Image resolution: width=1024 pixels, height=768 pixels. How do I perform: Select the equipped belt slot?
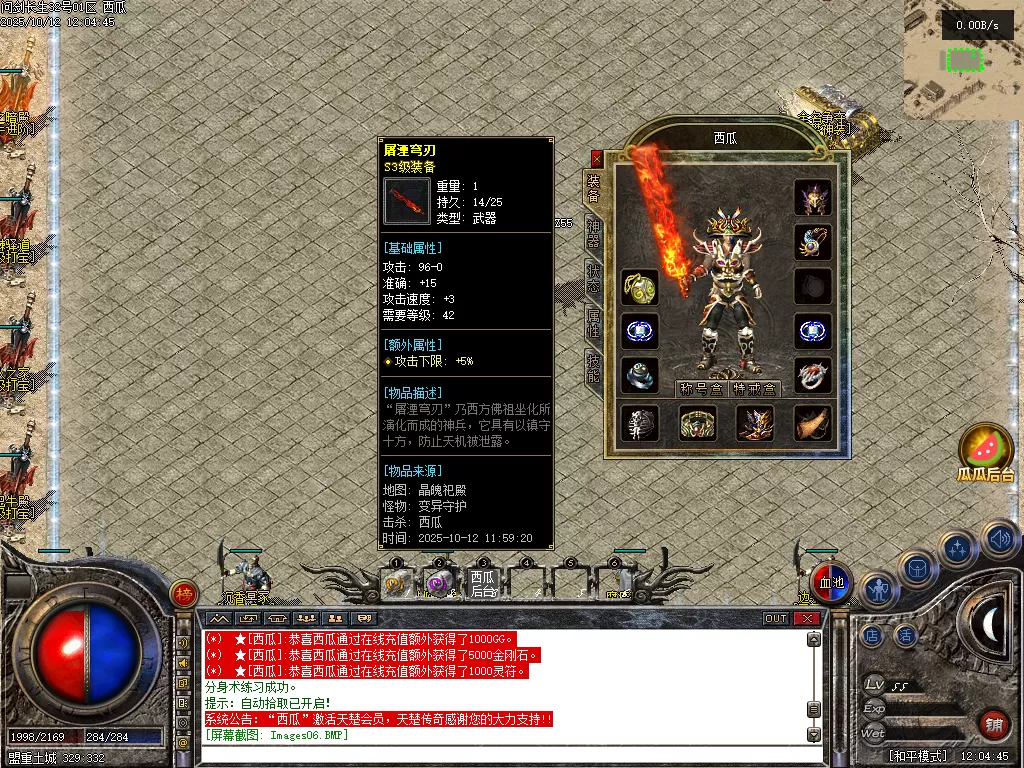point(697,423)
